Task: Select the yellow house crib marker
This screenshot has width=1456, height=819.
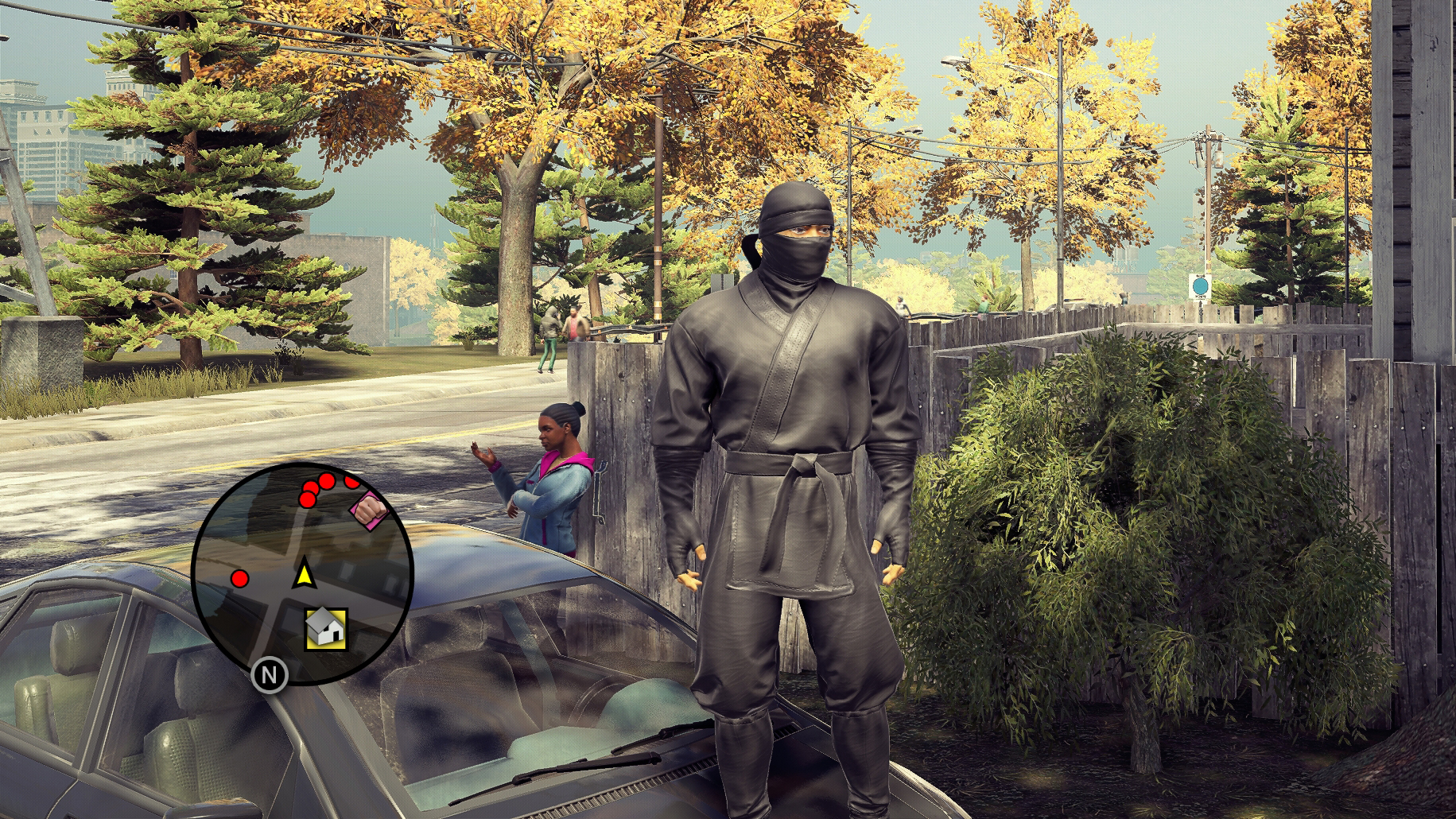Action: tap(326, 629)
